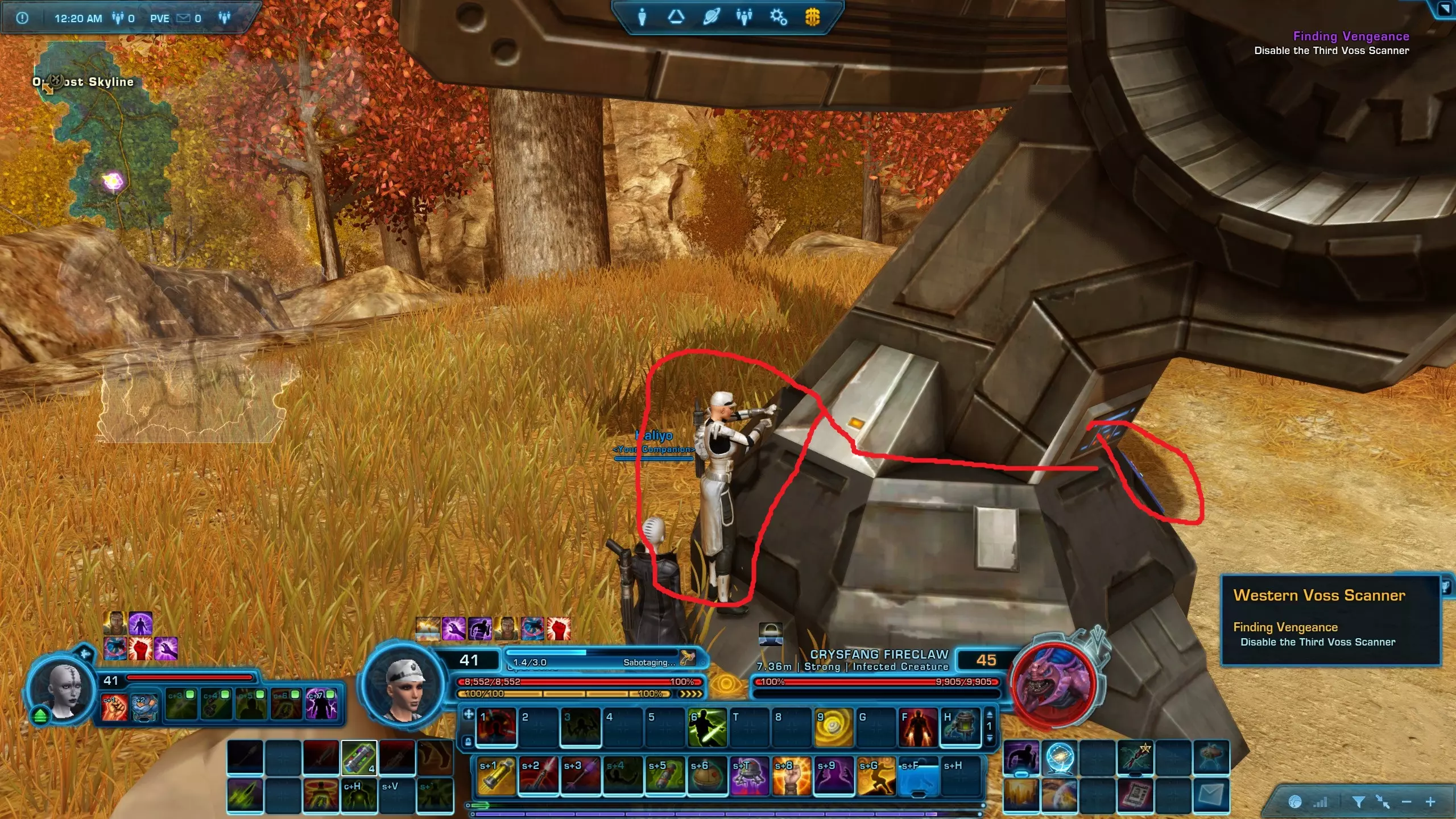The height and width of the screenshot is (819, 1456).
Task: Click the holographic galaxy globe quickslot
Action: pyautogui.click(x=1060, y=758)
